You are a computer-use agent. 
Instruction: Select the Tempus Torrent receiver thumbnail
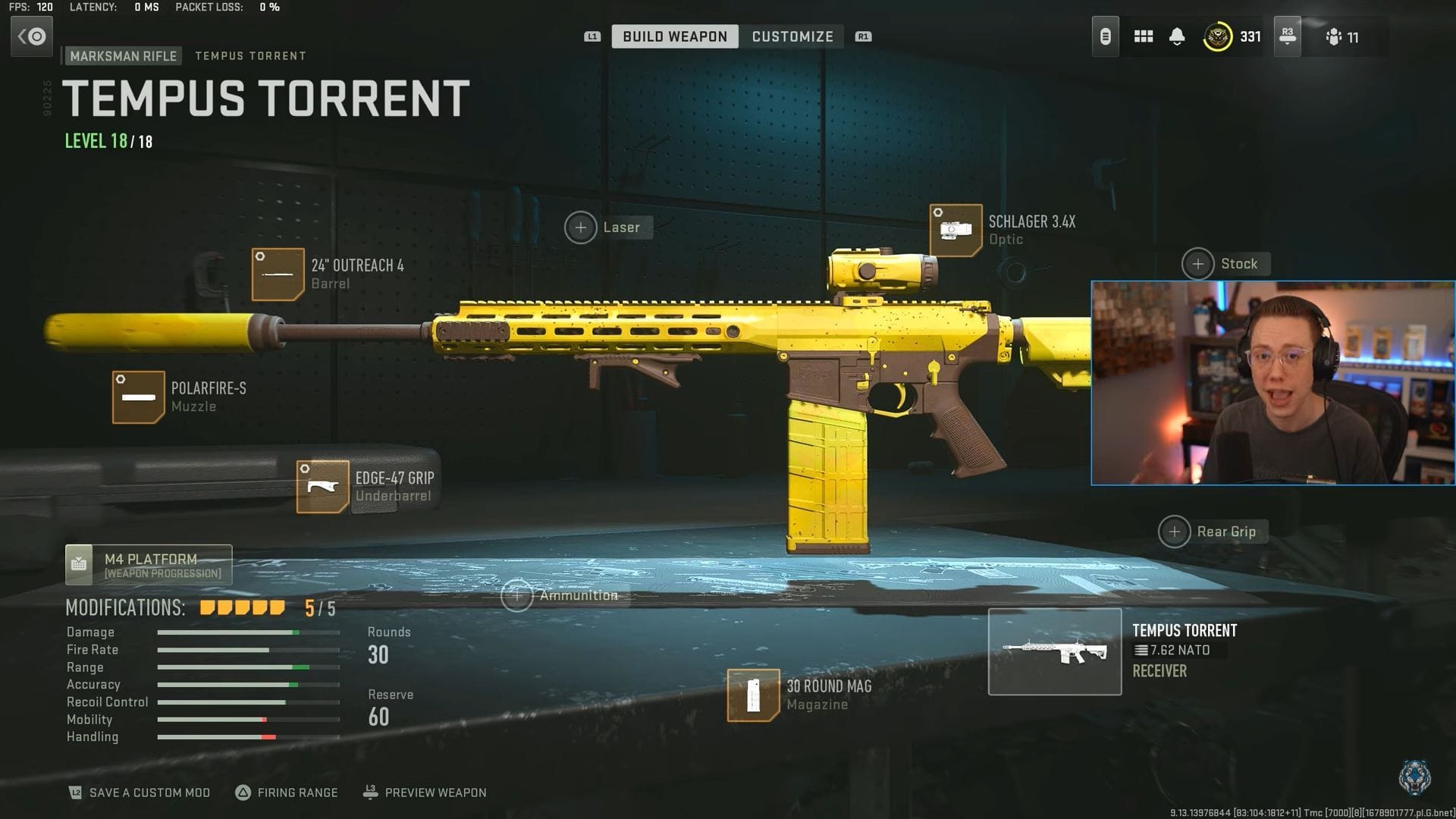1055,651
